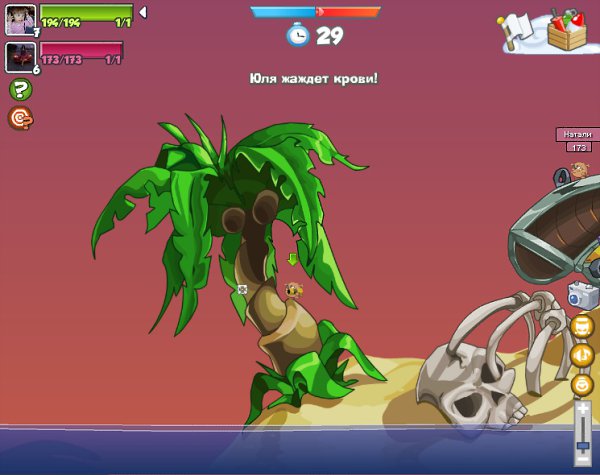The width and height of the screenshot is (600, 475).
Task: Toggle the music note button
Action: [582, 354]
